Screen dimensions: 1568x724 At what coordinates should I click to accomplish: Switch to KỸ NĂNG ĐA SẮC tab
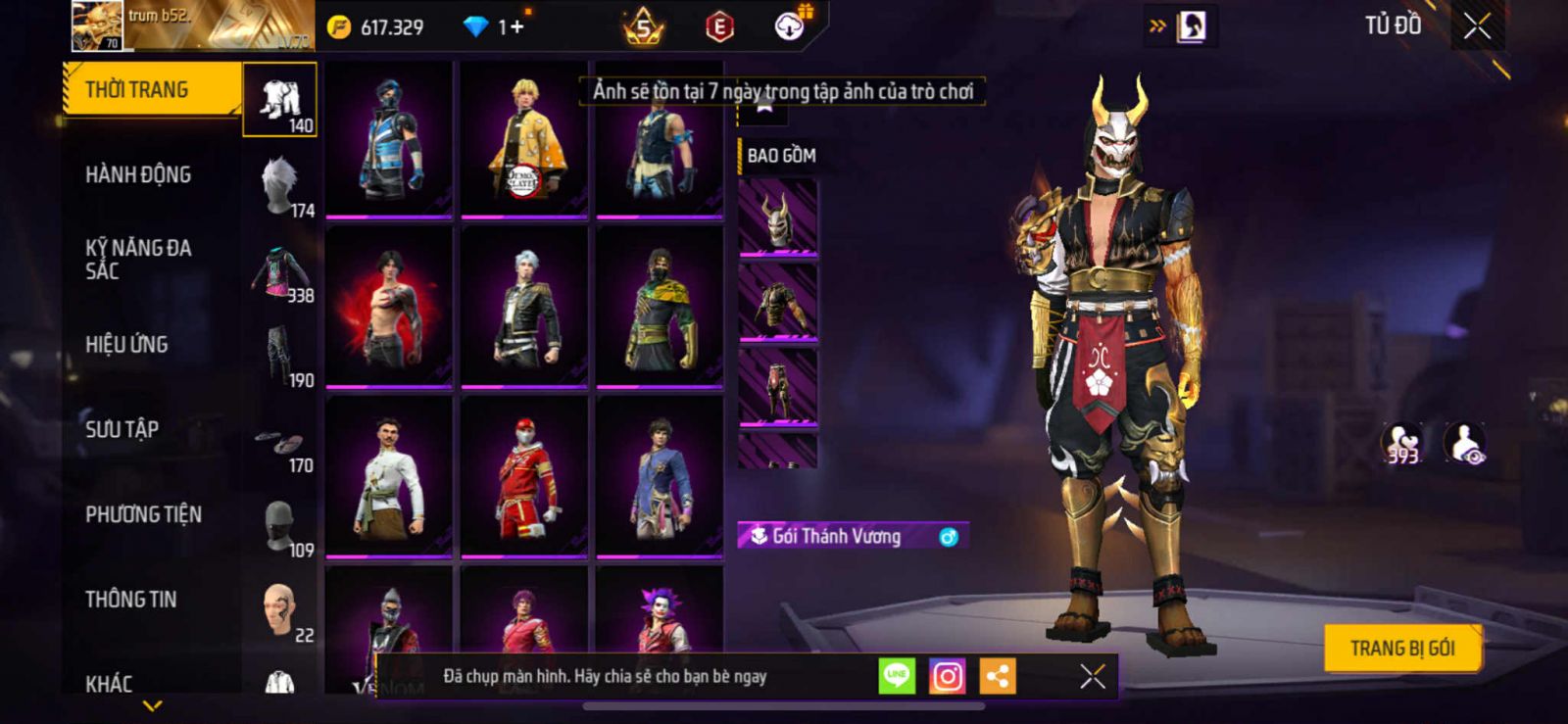point(138,260)
